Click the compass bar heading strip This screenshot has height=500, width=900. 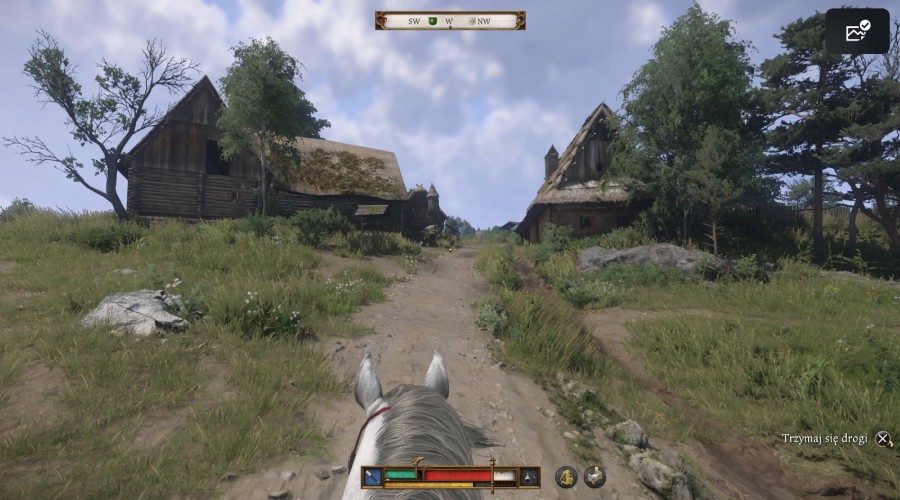click(450, 20)
